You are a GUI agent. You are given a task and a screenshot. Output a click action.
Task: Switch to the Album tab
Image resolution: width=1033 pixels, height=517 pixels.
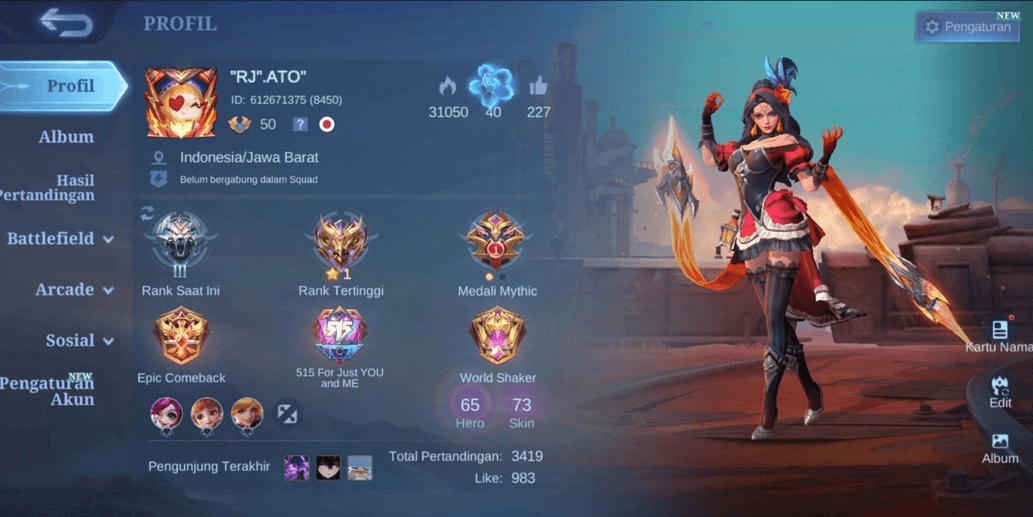point(66,137)
